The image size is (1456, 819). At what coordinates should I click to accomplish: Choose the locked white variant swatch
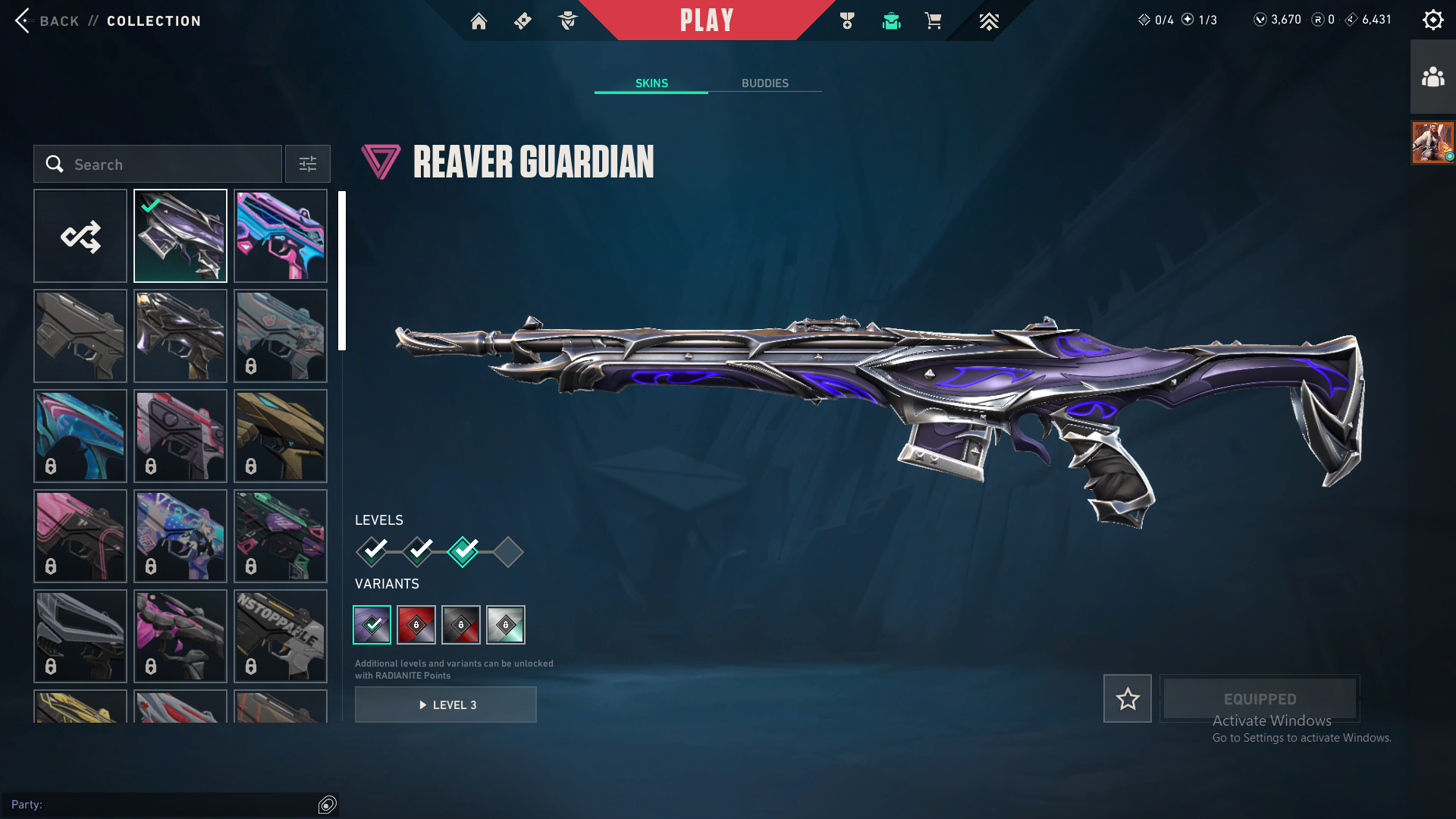(x=506, y=625)
